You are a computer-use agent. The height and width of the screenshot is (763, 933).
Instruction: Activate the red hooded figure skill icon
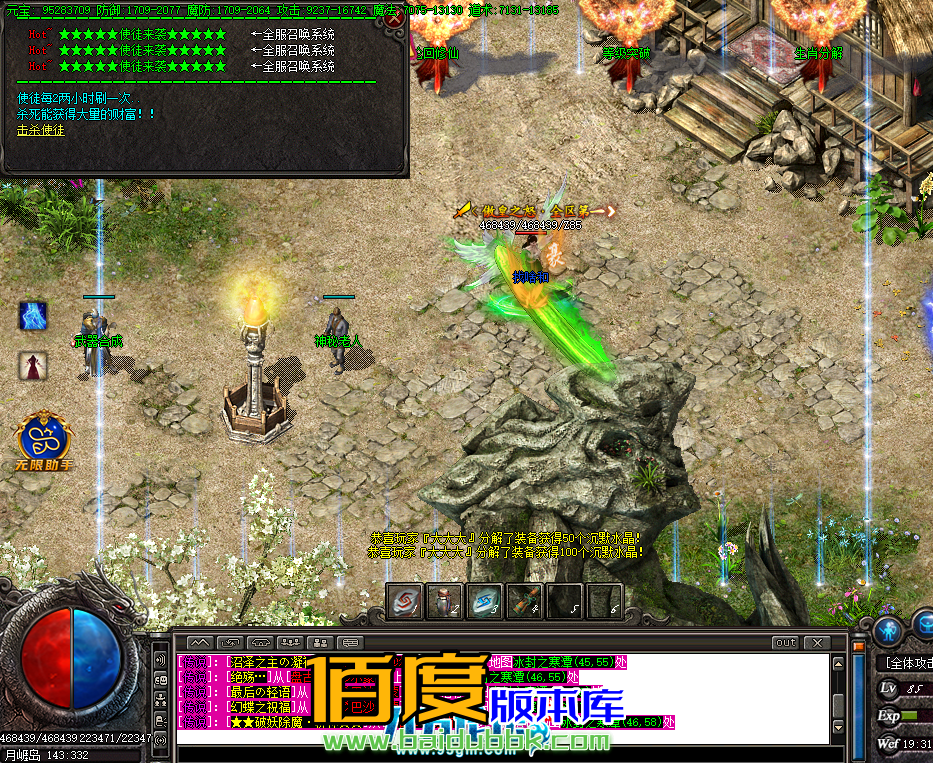[33, 366]
